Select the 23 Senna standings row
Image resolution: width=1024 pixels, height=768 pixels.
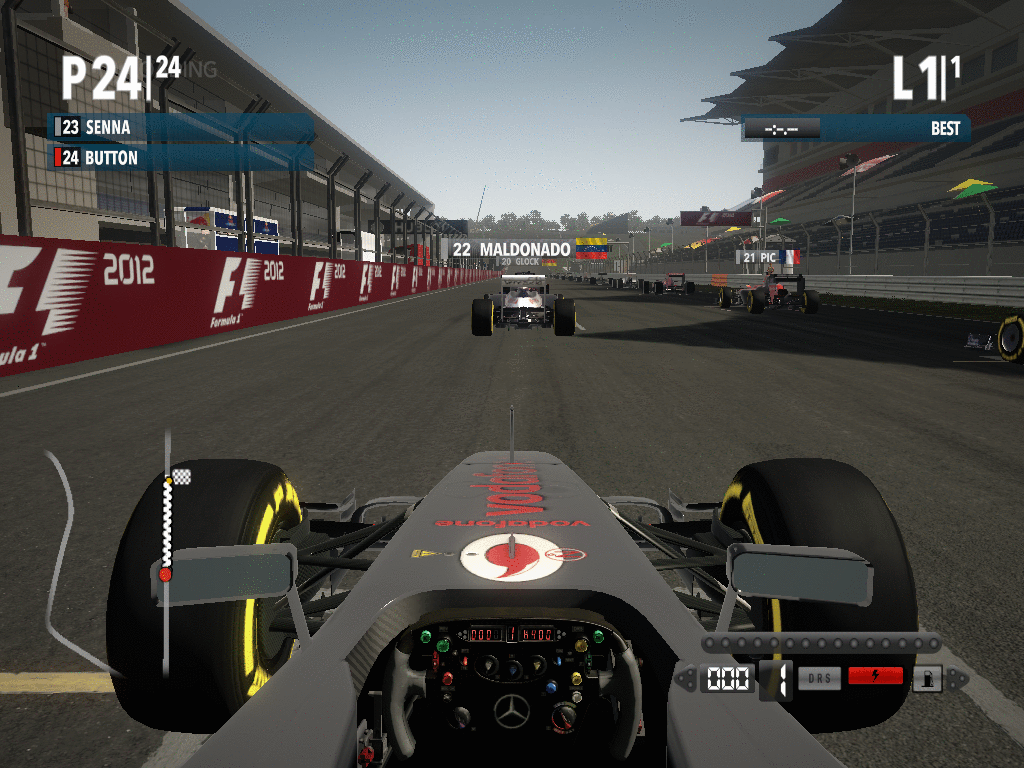(x=180, y=128)
